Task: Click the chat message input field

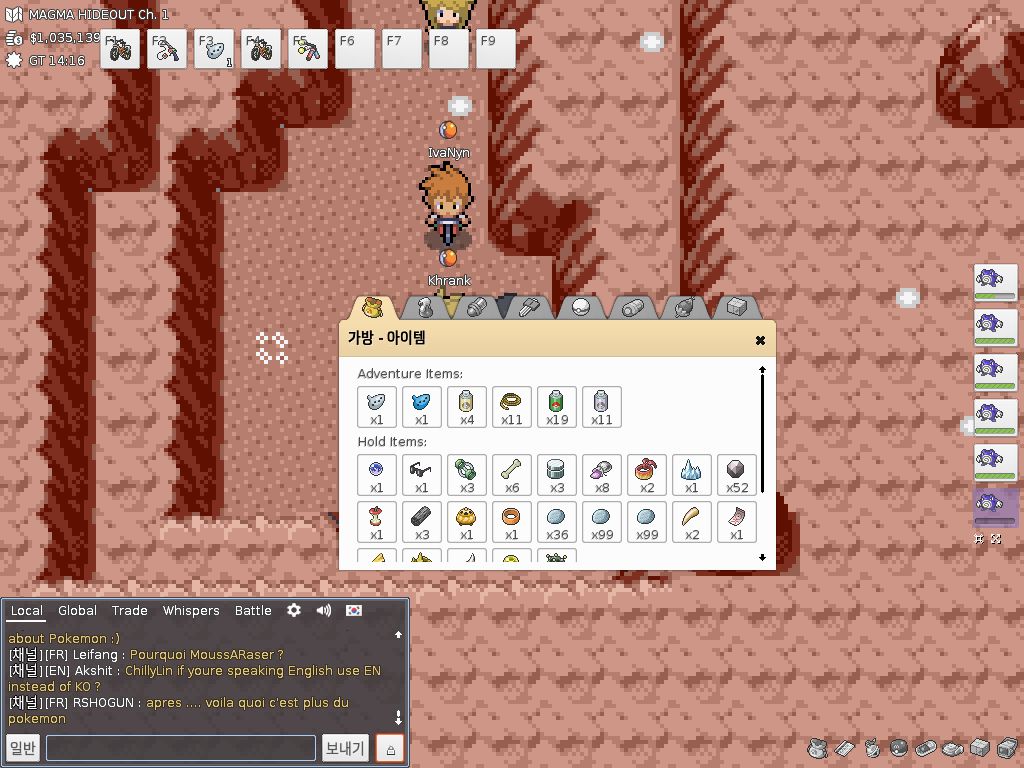Action: (180, 748)
